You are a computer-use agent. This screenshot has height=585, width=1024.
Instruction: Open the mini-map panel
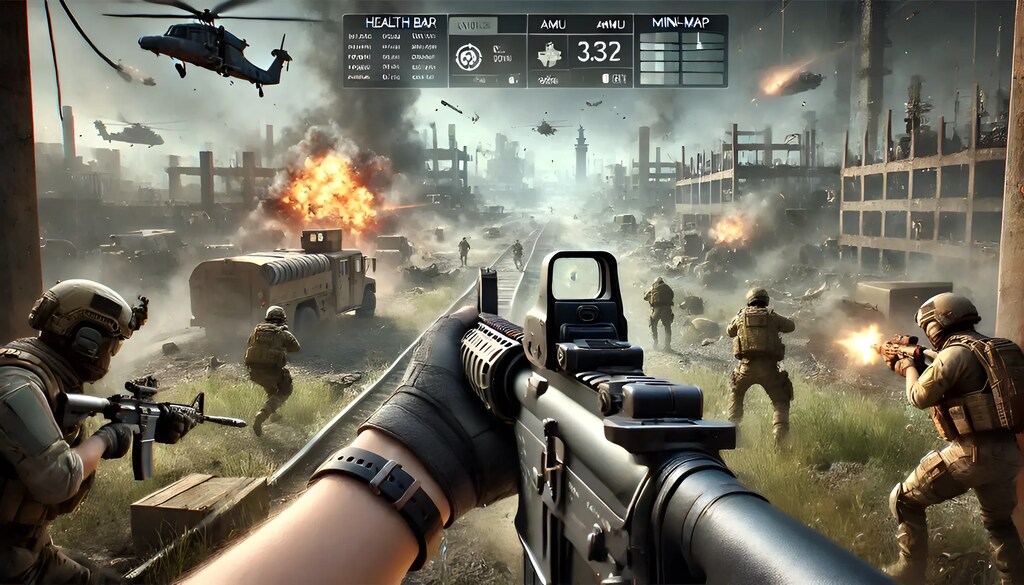tap(682, 55)
